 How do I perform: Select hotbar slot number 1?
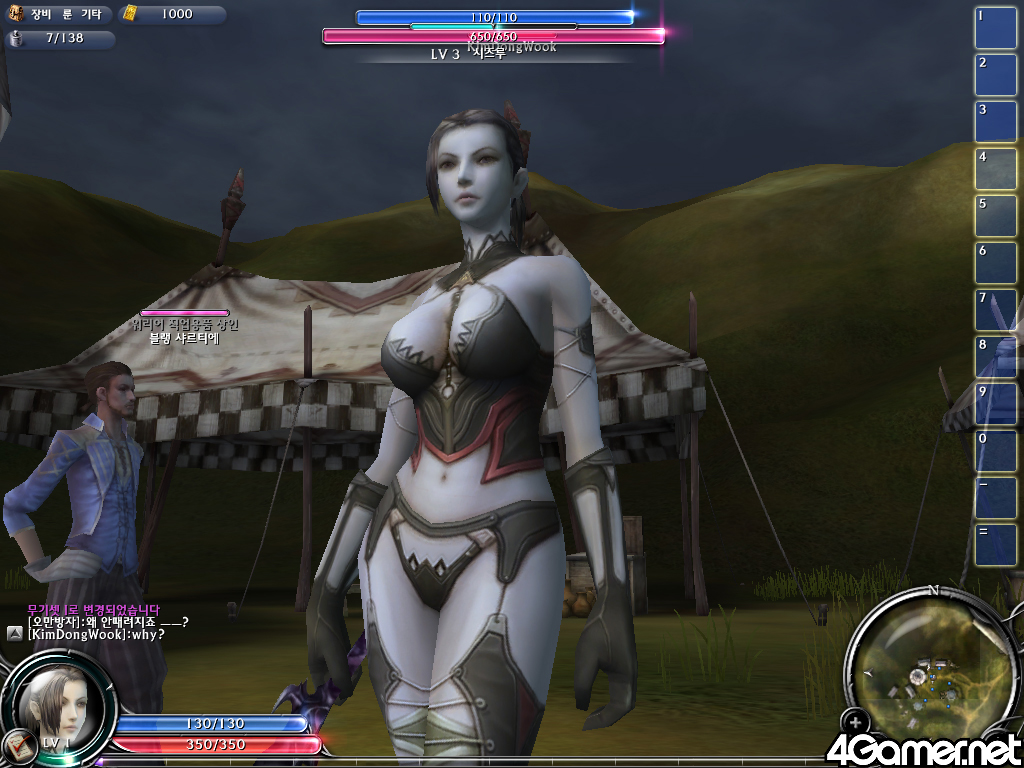point(995,28)
